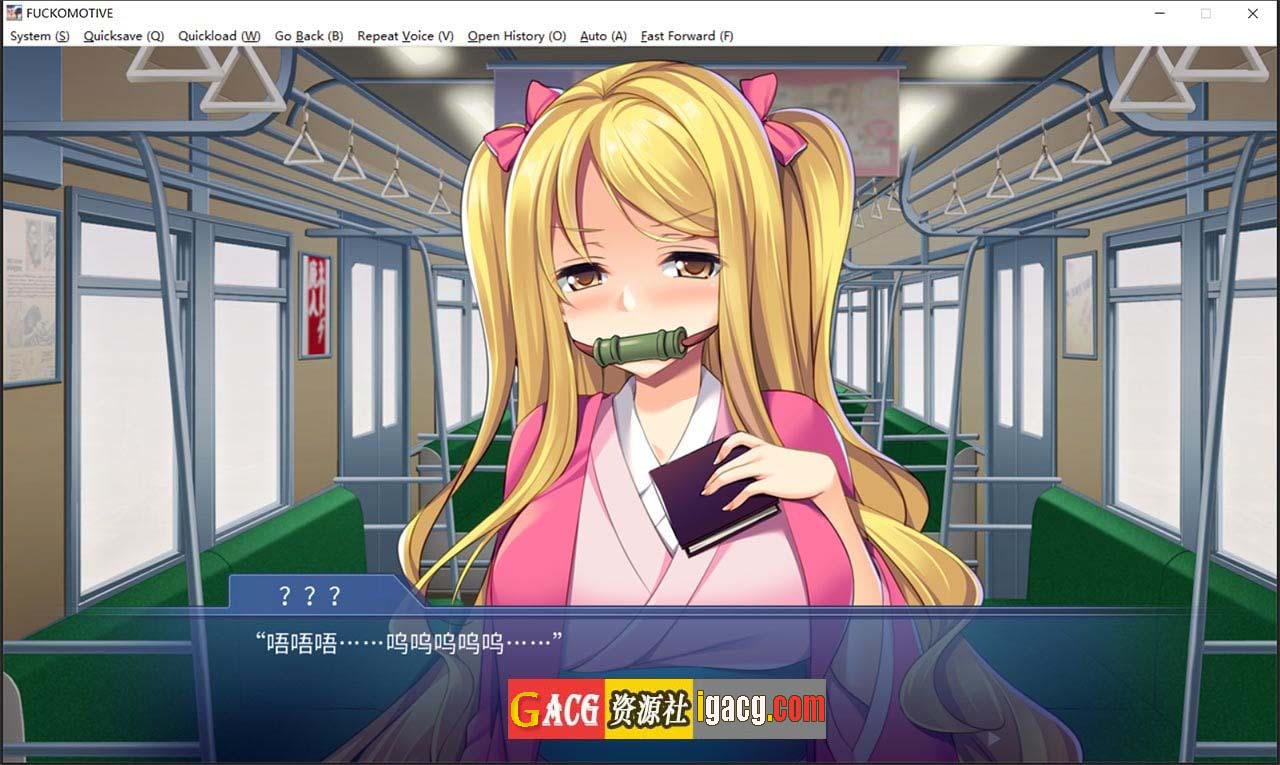1280x765 pixels.
Task: Quicksave the current game
Action: (124, 36)
